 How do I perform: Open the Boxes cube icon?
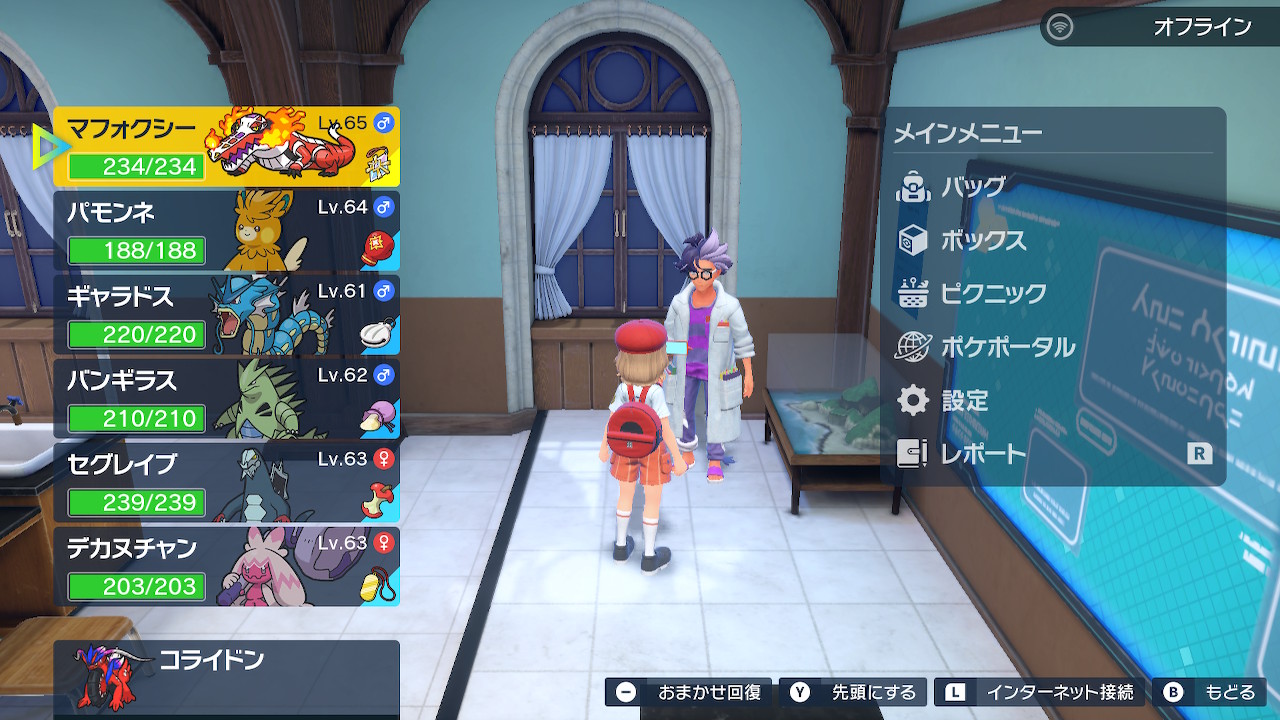[x=913, y=238]
